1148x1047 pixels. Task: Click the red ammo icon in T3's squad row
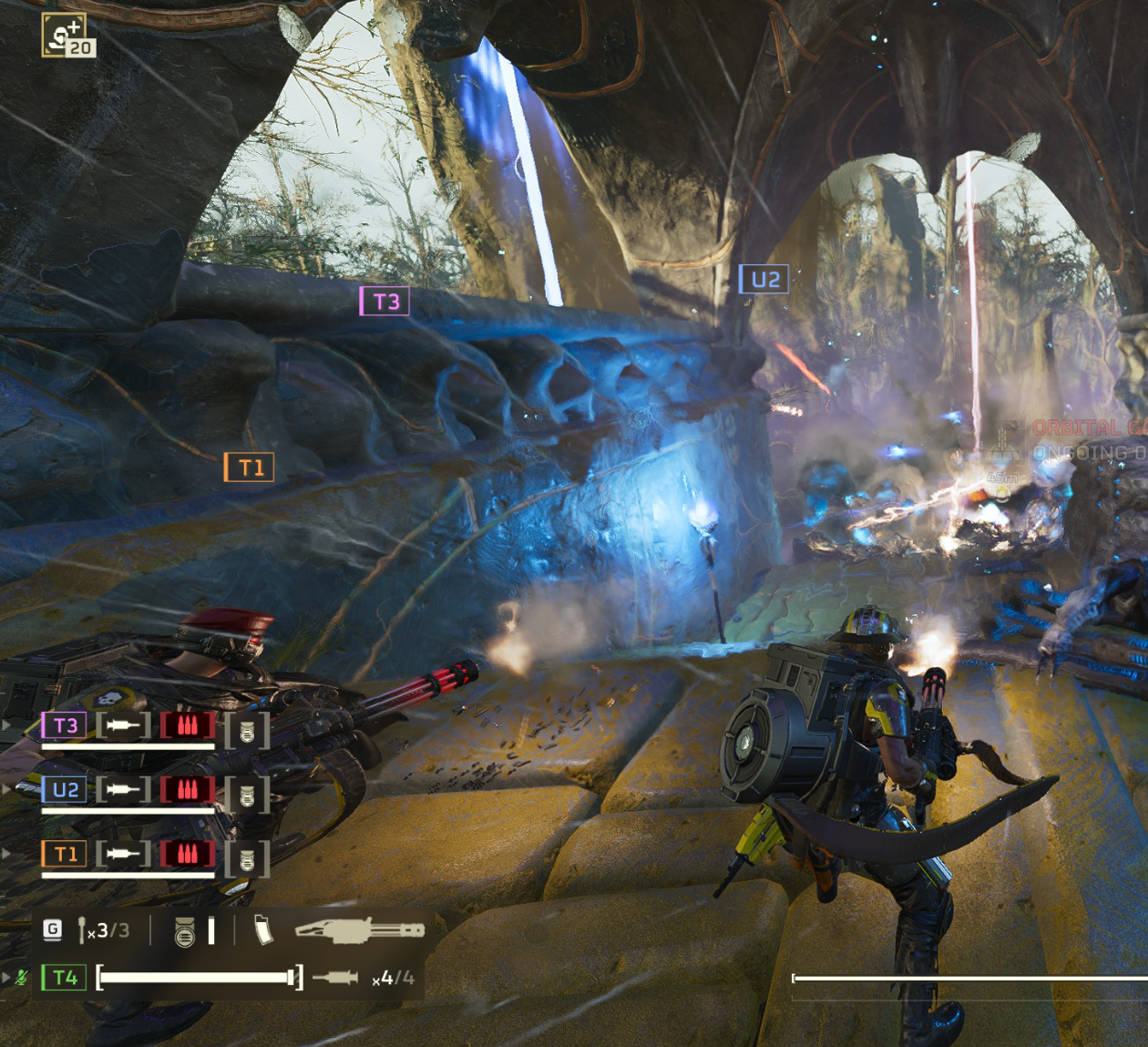point(187,726)
